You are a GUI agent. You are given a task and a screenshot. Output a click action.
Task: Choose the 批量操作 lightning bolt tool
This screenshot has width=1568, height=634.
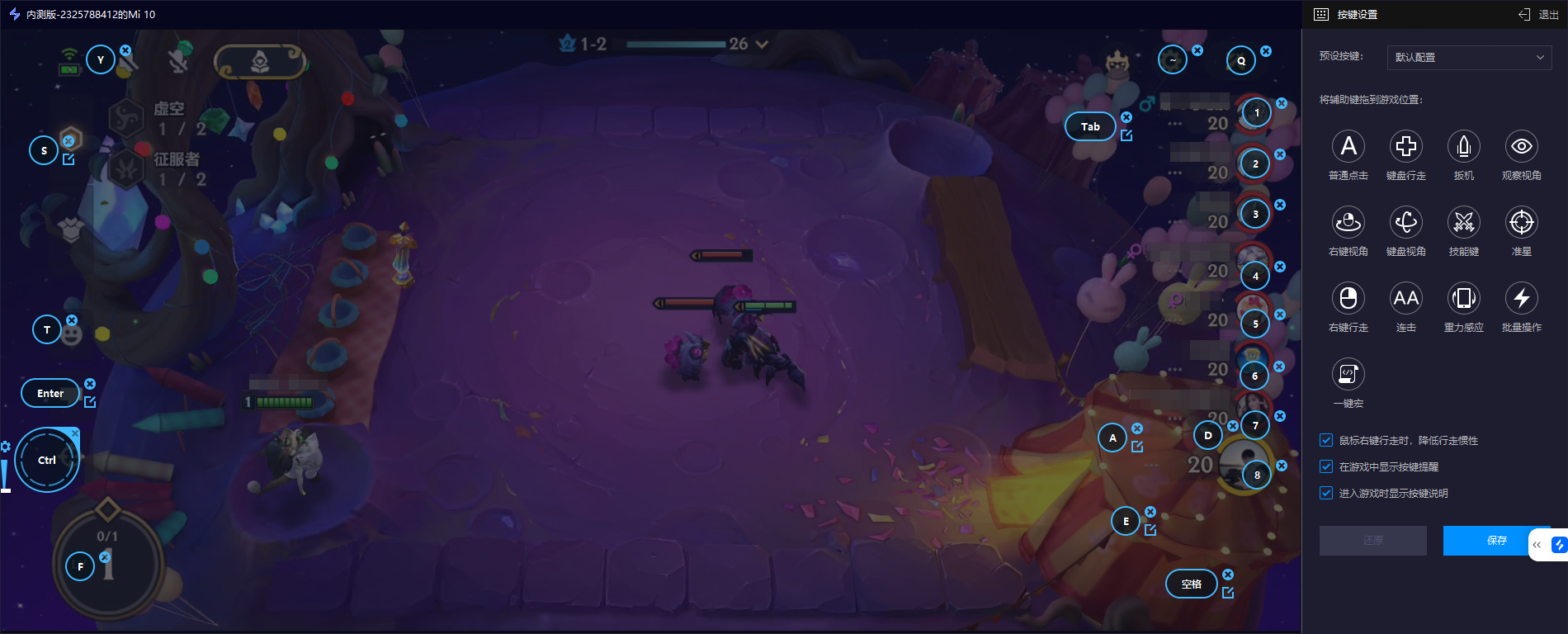click(1522, 299)
